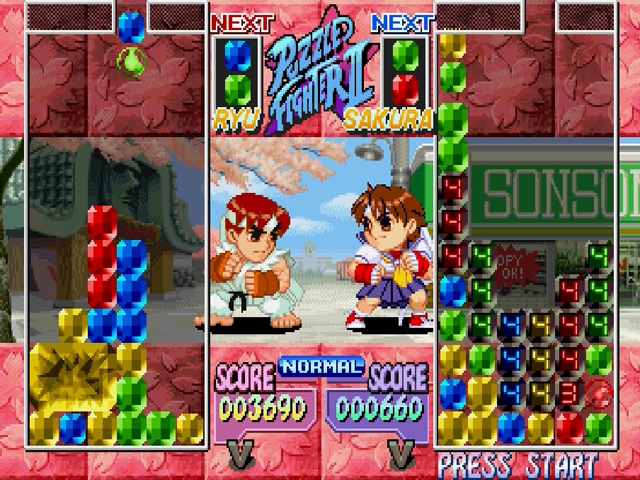Image resolution: width=640 pixels, height=480 pixels.
Task: Select Sakura's NEXT piece preview box
Action: click(404, 71)
